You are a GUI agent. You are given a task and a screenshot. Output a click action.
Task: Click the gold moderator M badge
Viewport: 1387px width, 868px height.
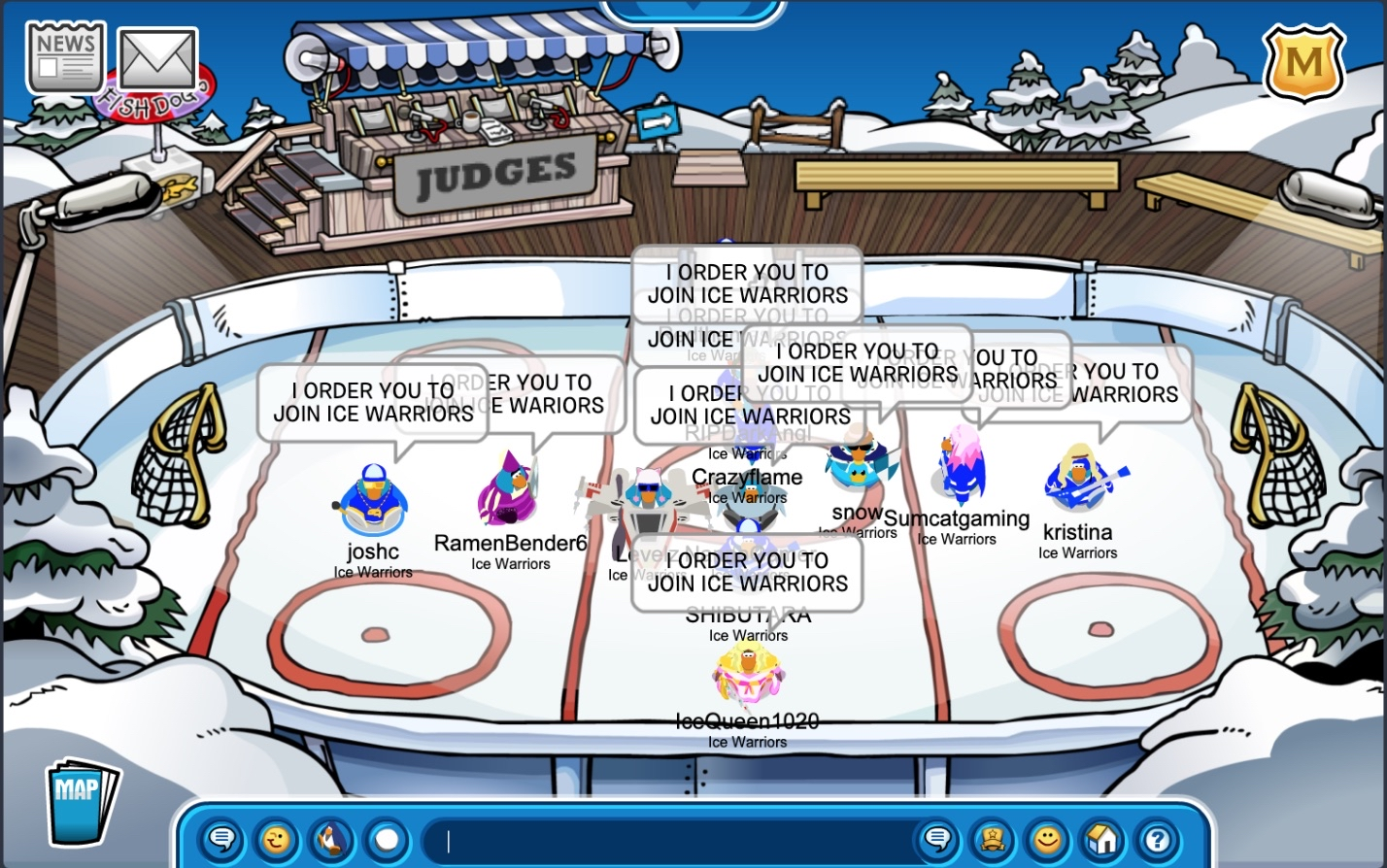point(1303,63)
